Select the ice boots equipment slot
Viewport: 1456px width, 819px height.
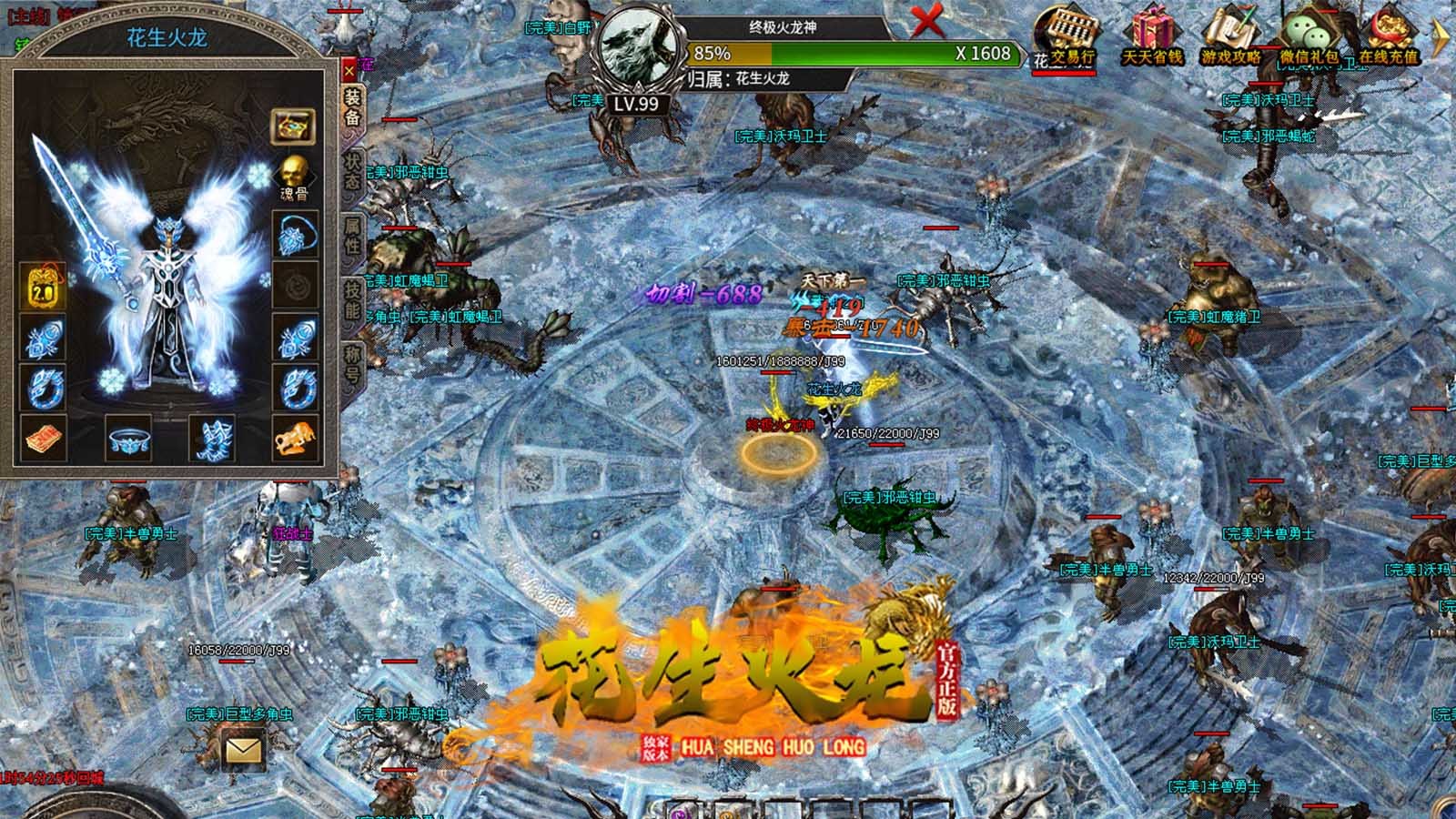tap(212, 439)
